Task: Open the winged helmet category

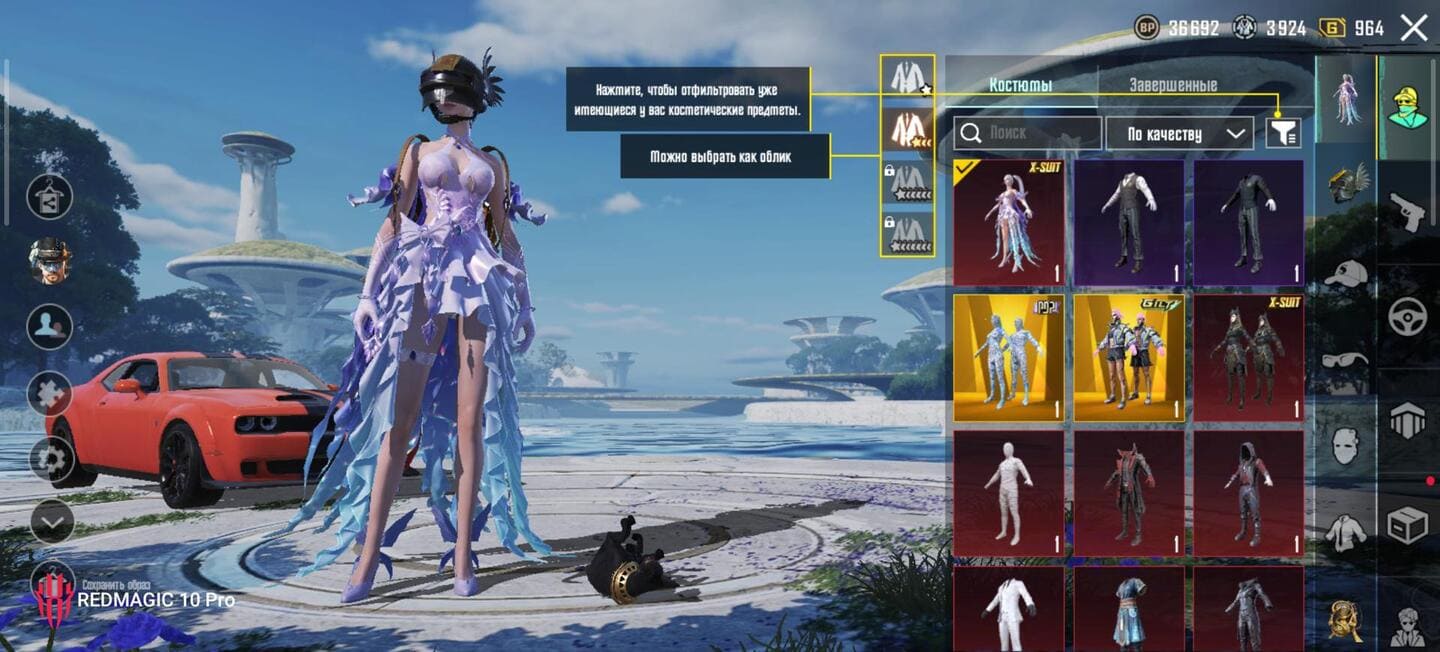Action: coord(1345,185)
